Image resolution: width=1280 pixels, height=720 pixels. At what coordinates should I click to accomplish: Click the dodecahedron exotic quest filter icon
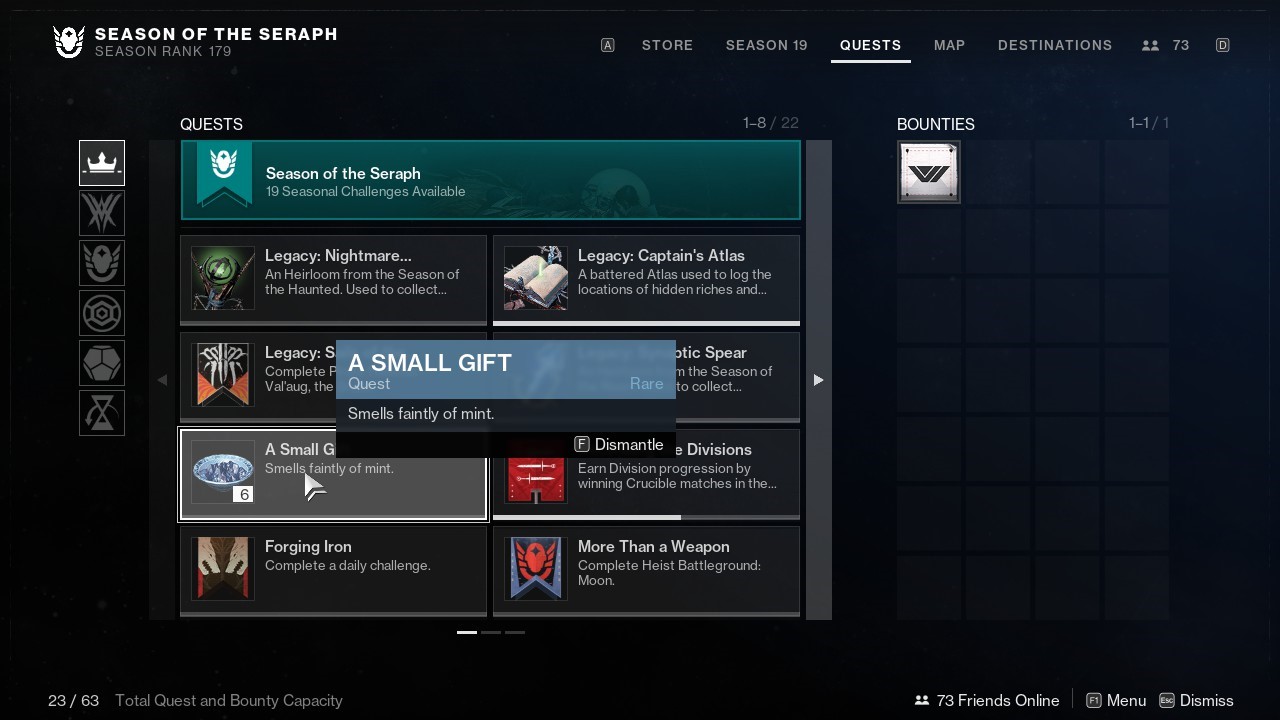(101, 363)
